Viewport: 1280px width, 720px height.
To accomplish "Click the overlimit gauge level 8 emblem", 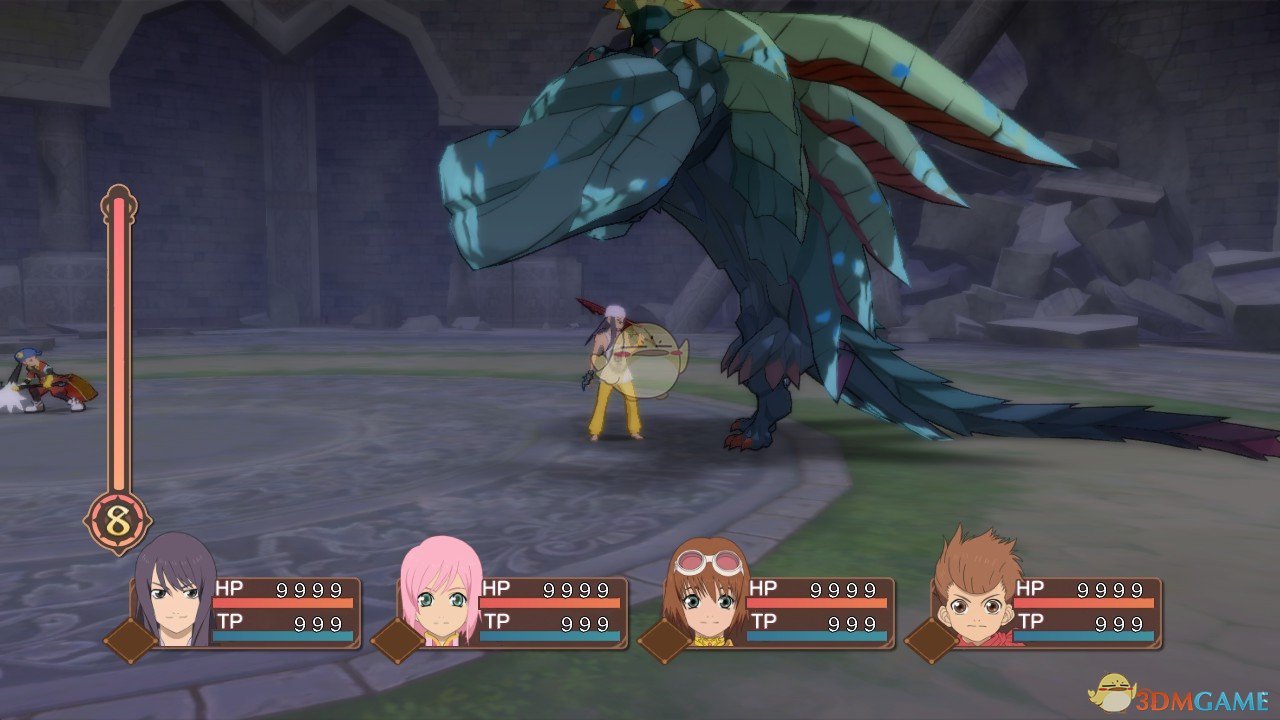I will click(x=118, y=522).
